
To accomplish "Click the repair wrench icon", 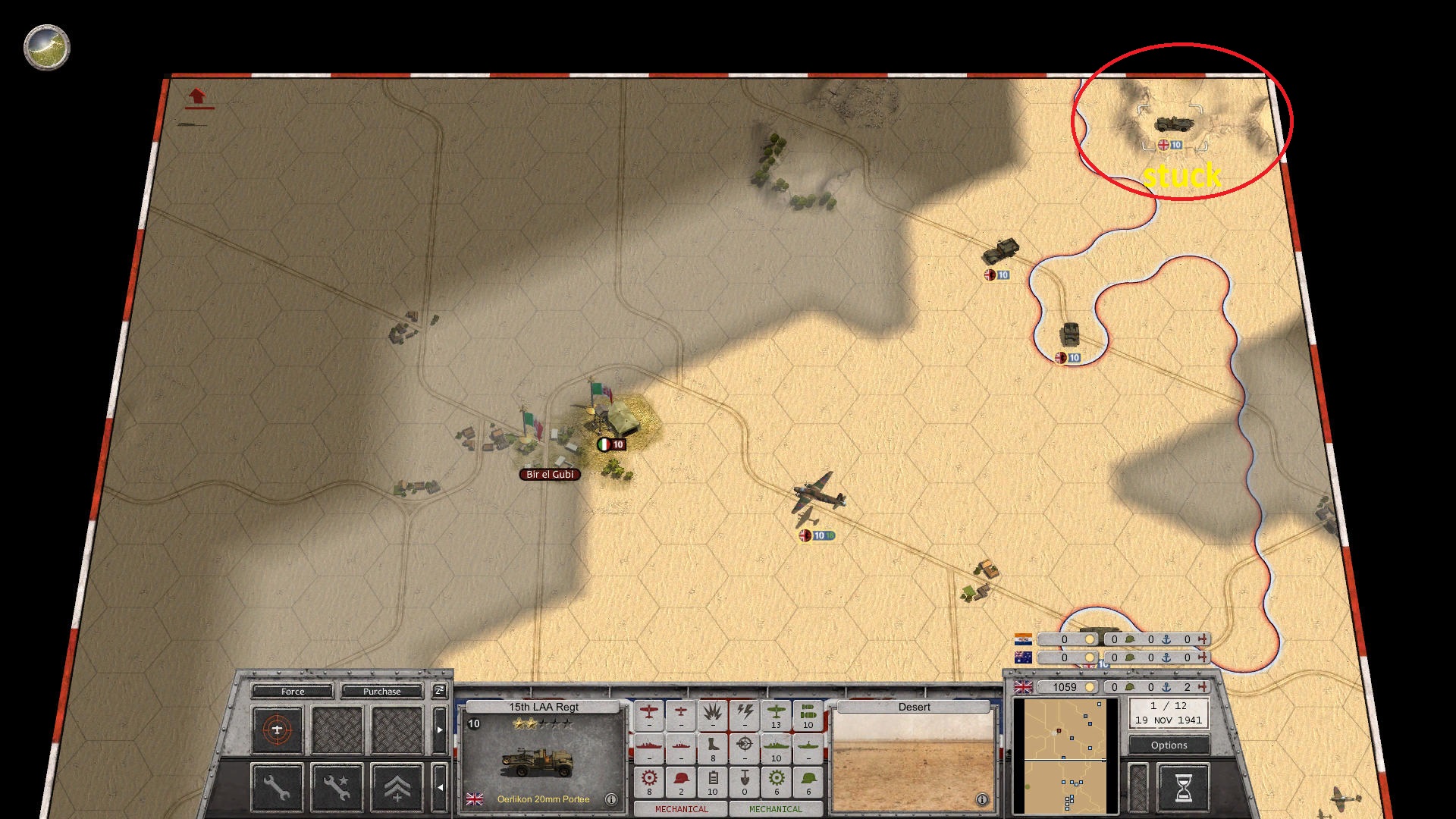I will coord(276,787).
